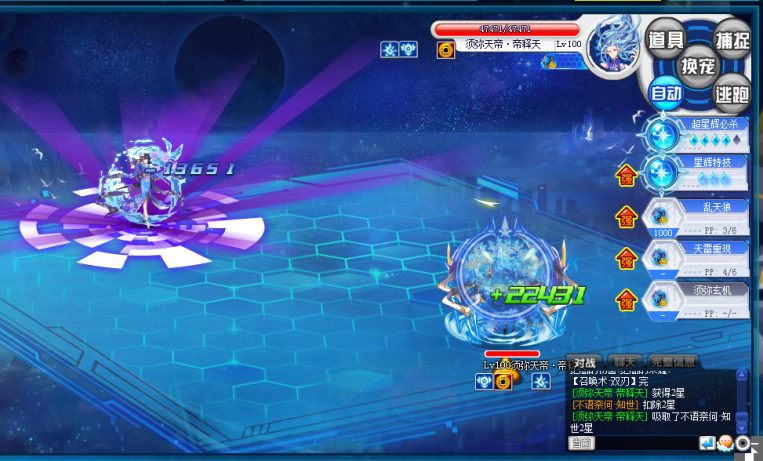
Task: Switch to the 聊天 chat tab
Action: click(x=627, y=362)
